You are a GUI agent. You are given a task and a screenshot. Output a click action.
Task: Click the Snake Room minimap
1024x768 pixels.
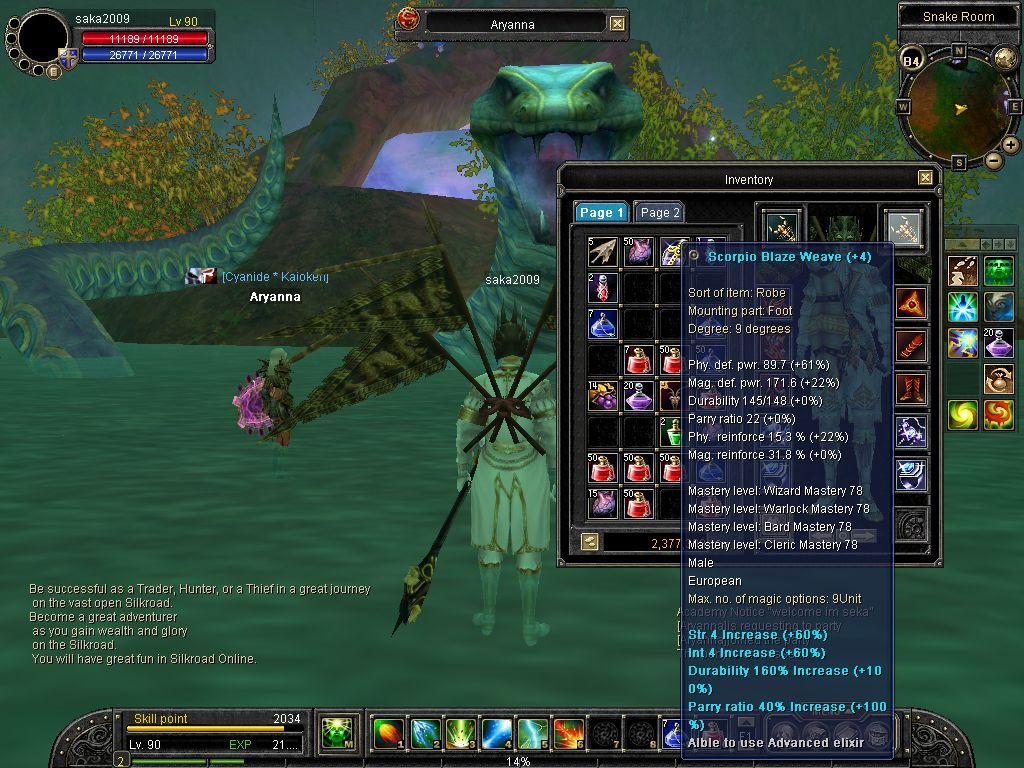[959, 106]
